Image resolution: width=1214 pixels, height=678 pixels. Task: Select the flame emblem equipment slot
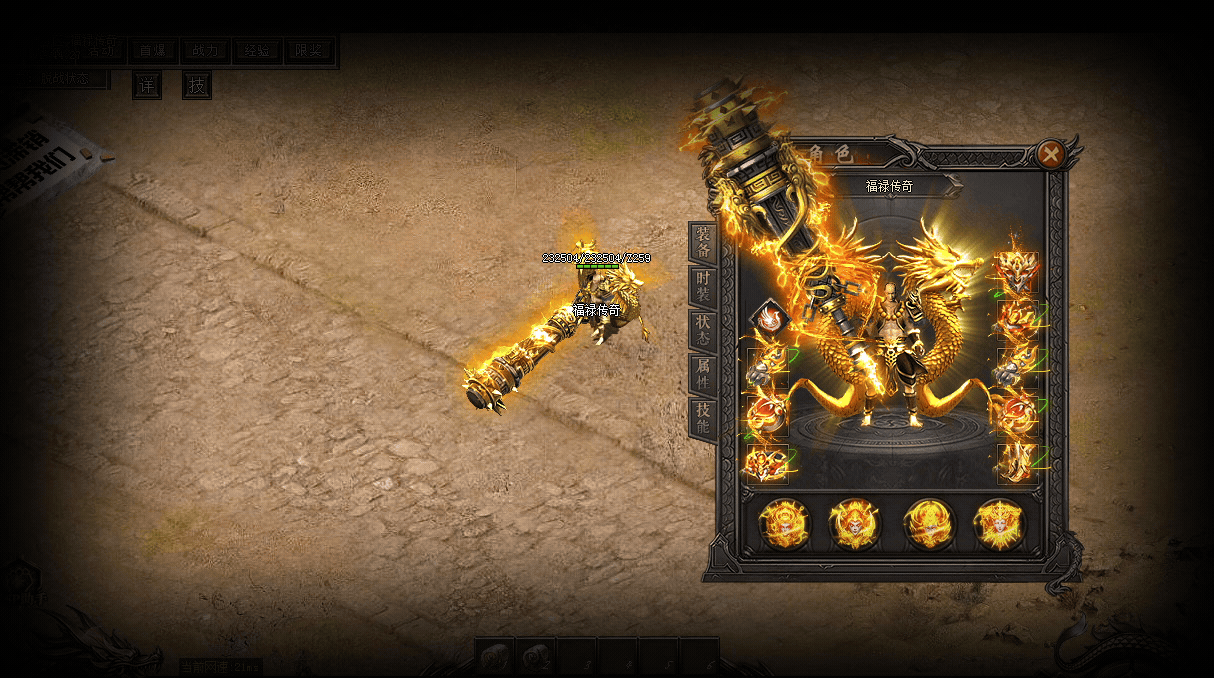(770, 318)
